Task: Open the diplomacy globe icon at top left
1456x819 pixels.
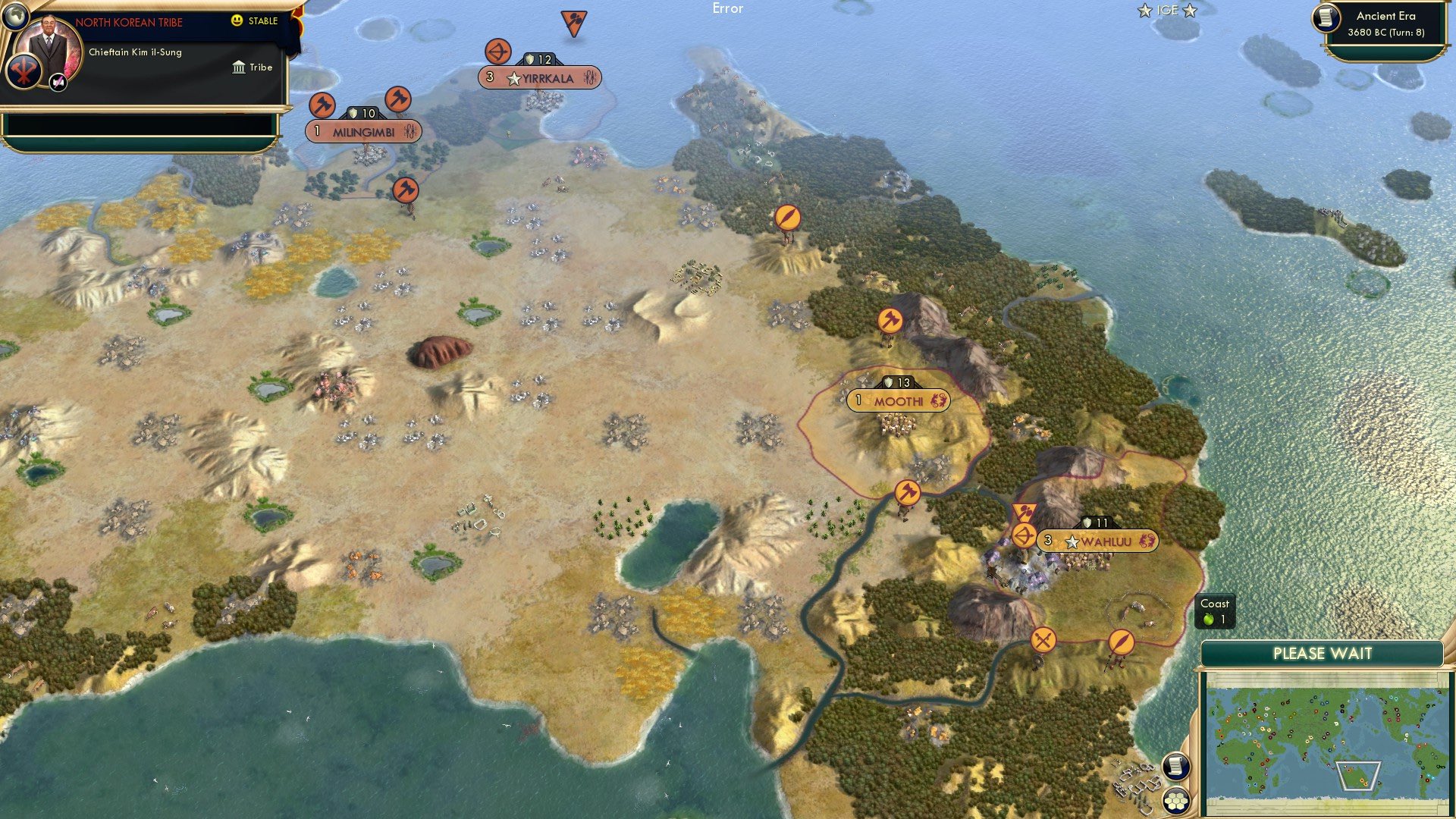Action: [x=15, y=15]
